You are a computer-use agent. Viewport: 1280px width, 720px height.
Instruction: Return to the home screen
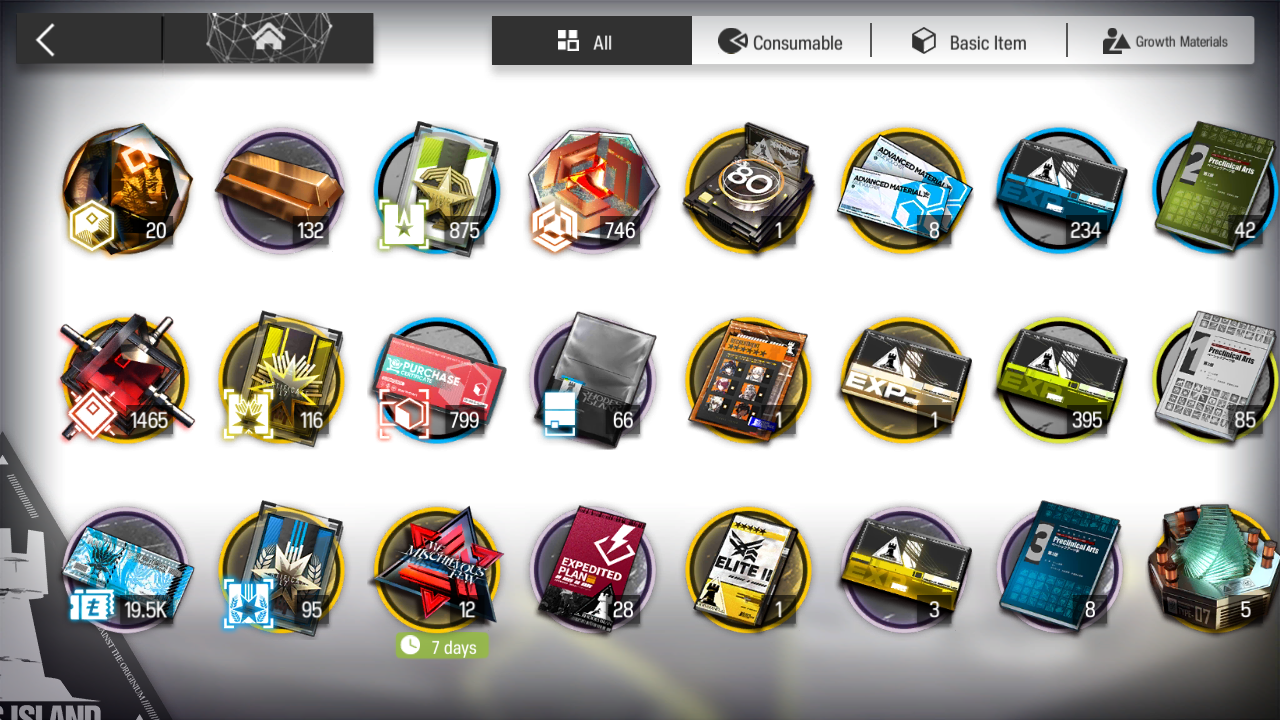point(268,39)
